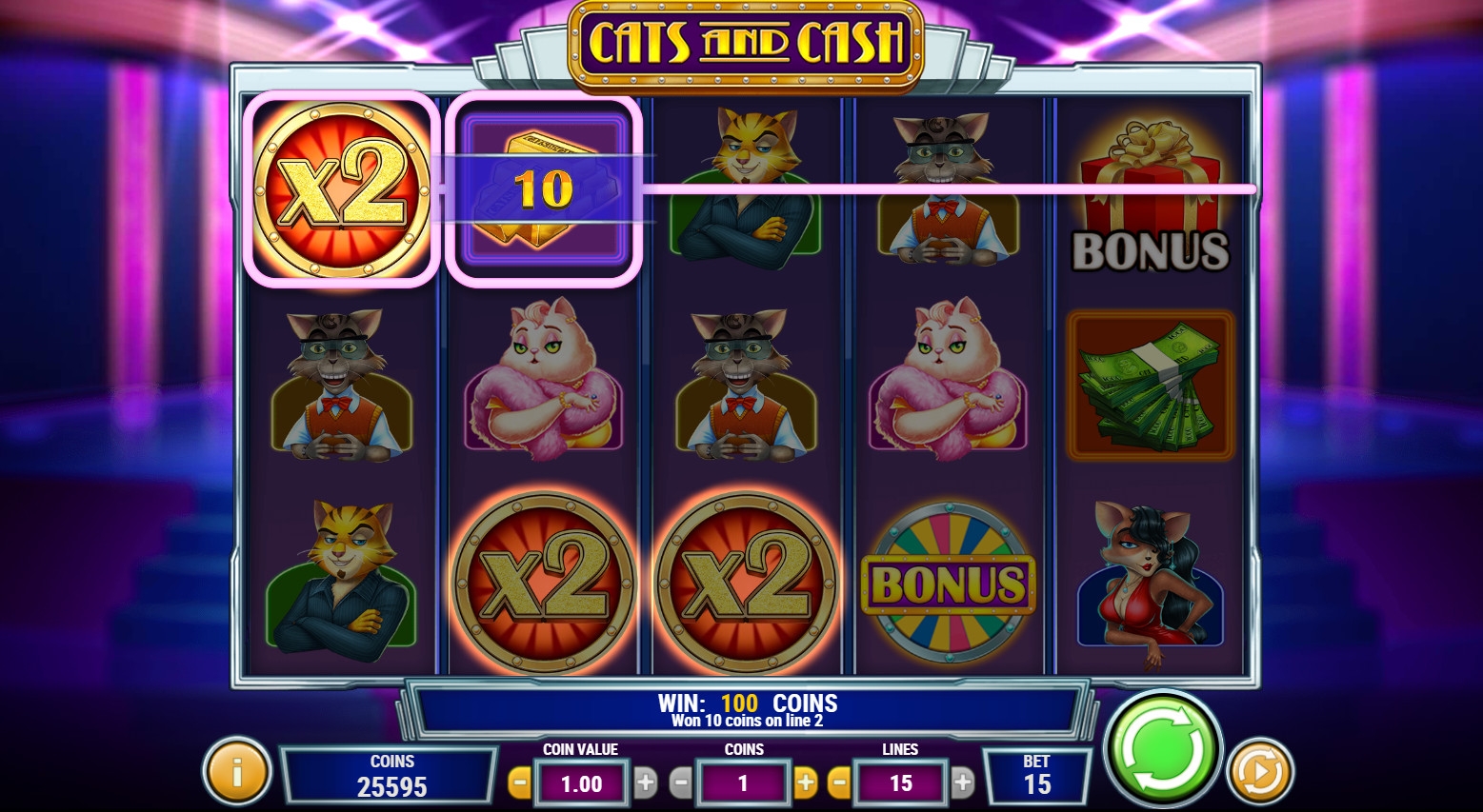
Task: Lower the number of lines
Action: (x=839, y=783)
